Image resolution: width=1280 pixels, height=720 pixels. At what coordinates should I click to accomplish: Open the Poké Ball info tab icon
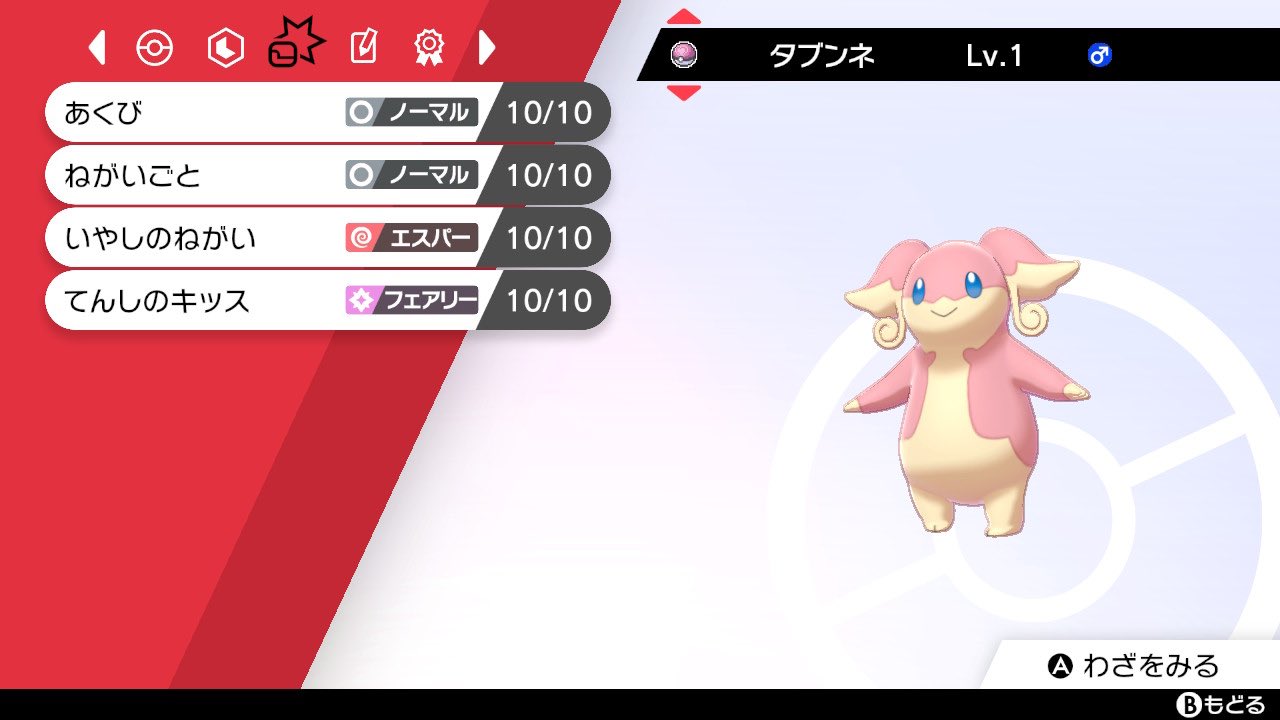(x=155, y=45)
